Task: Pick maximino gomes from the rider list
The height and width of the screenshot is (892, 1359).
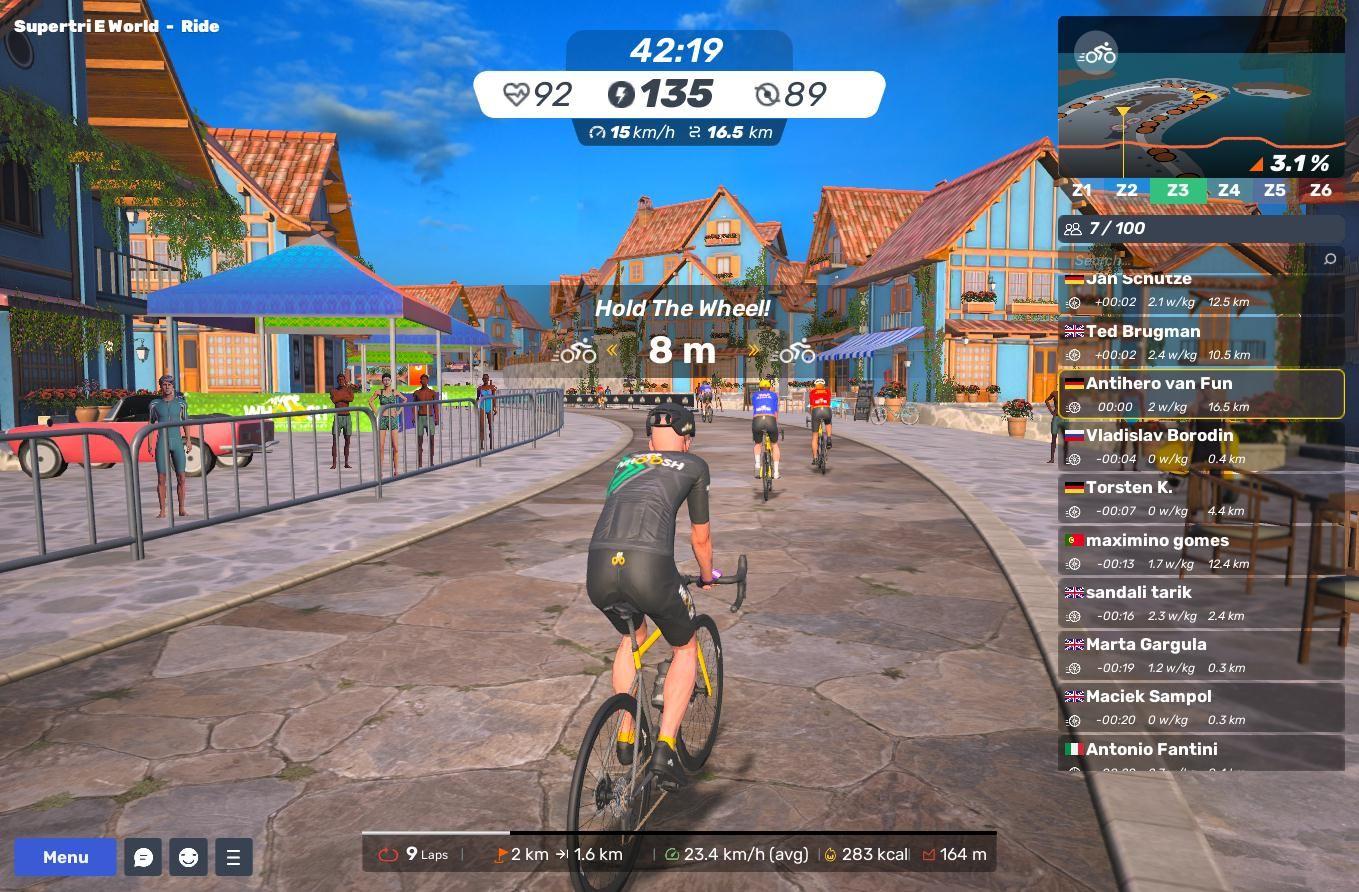Action: 1200,551
